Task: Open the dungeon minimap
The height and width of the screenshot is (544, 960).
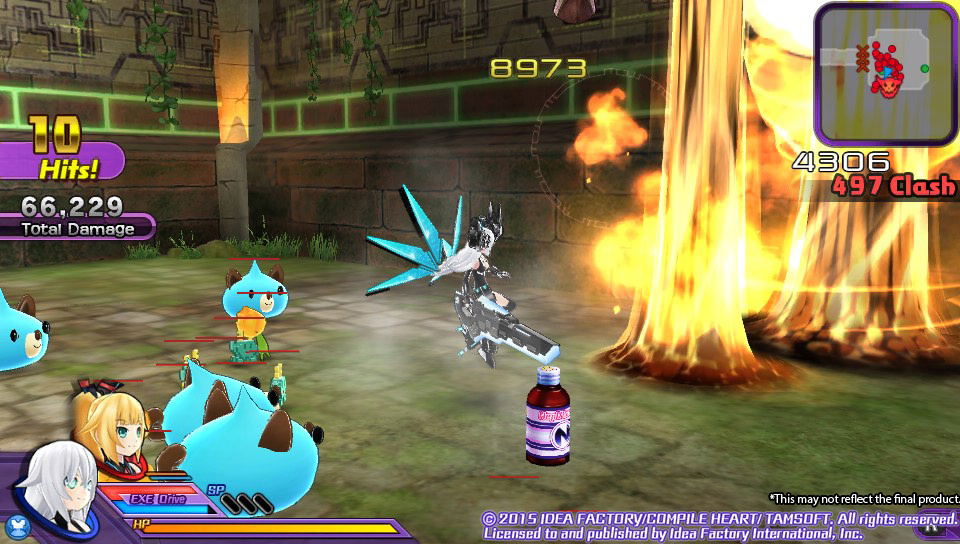Action: tap(885, 73)
